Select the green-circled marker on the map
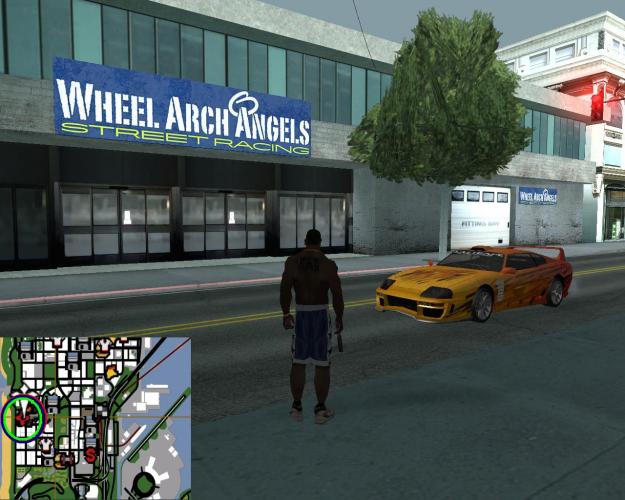 [22, 417]
